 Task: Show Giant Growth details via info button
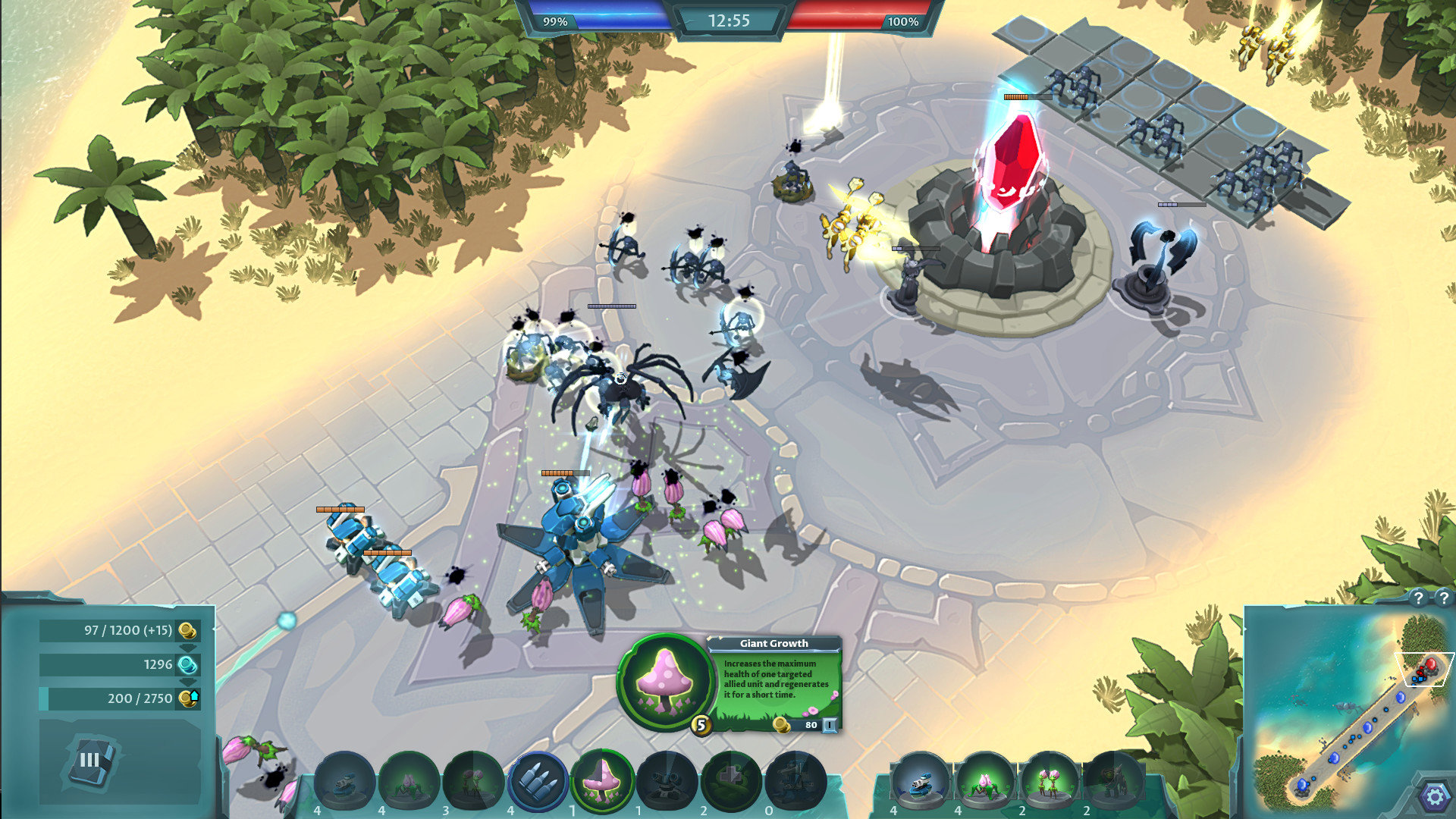click(x=830, y=725)
